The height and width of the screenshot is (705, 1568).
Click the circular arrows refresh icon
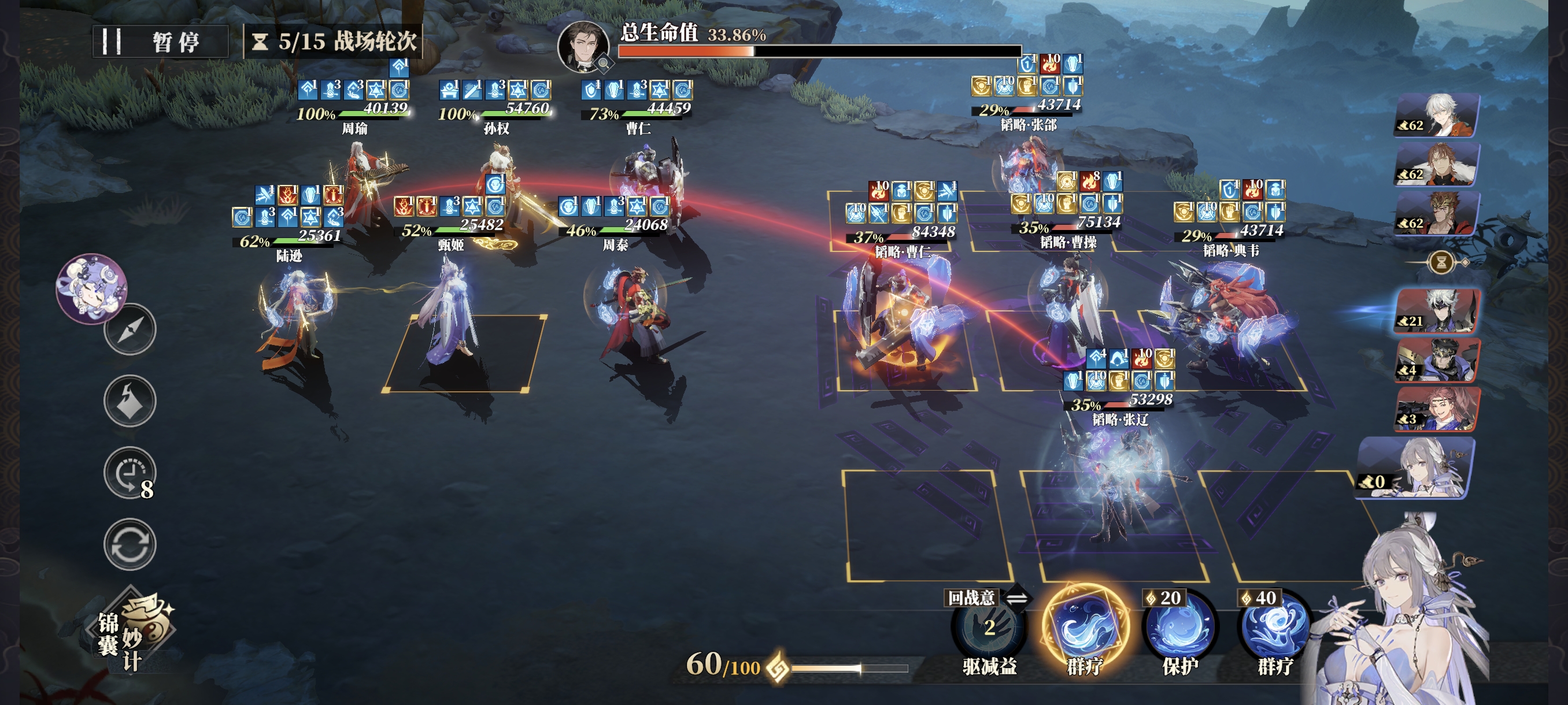[130, 544]
